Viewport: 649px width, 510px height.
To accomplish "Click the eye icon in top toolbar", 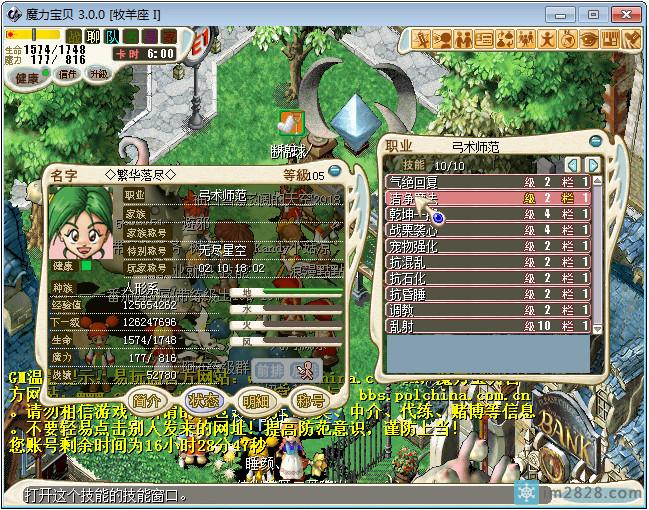I will (x=589, y=40).
